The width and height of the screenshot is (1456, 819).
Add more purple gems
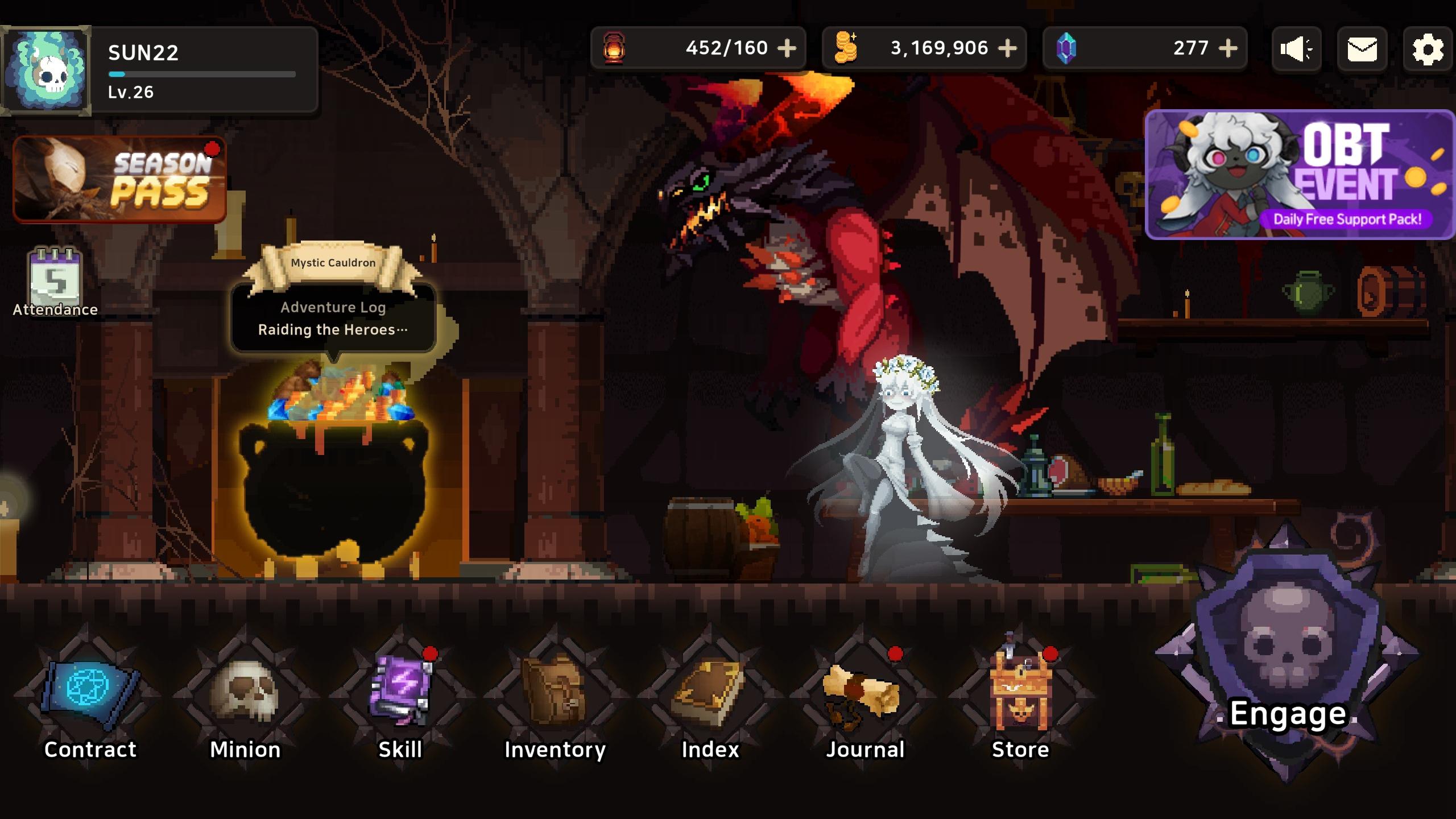pyautogui.click(x=1228, y=48)
